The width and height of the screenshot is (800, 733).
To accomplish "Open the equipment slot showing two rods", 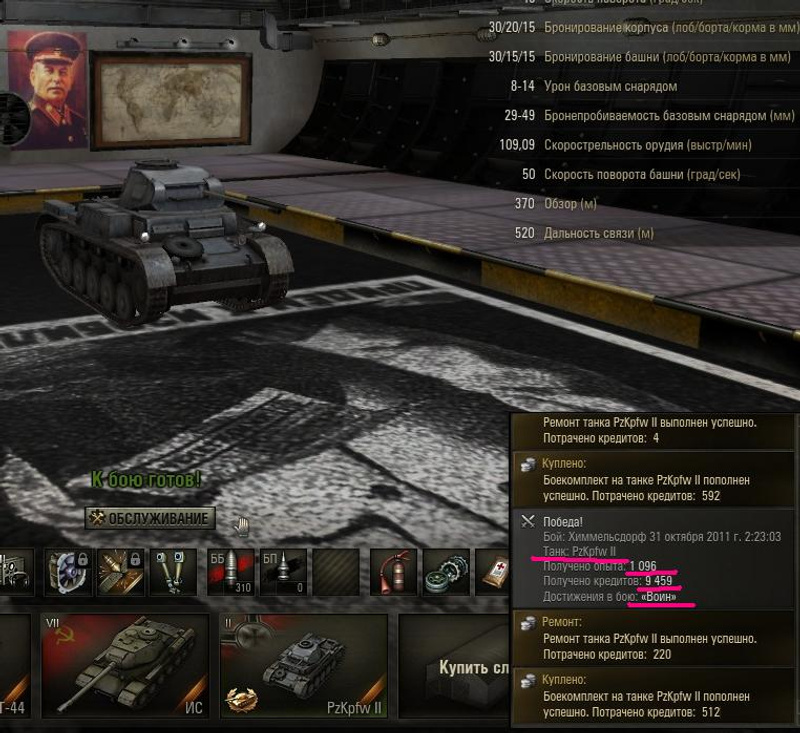I will 170,573.
